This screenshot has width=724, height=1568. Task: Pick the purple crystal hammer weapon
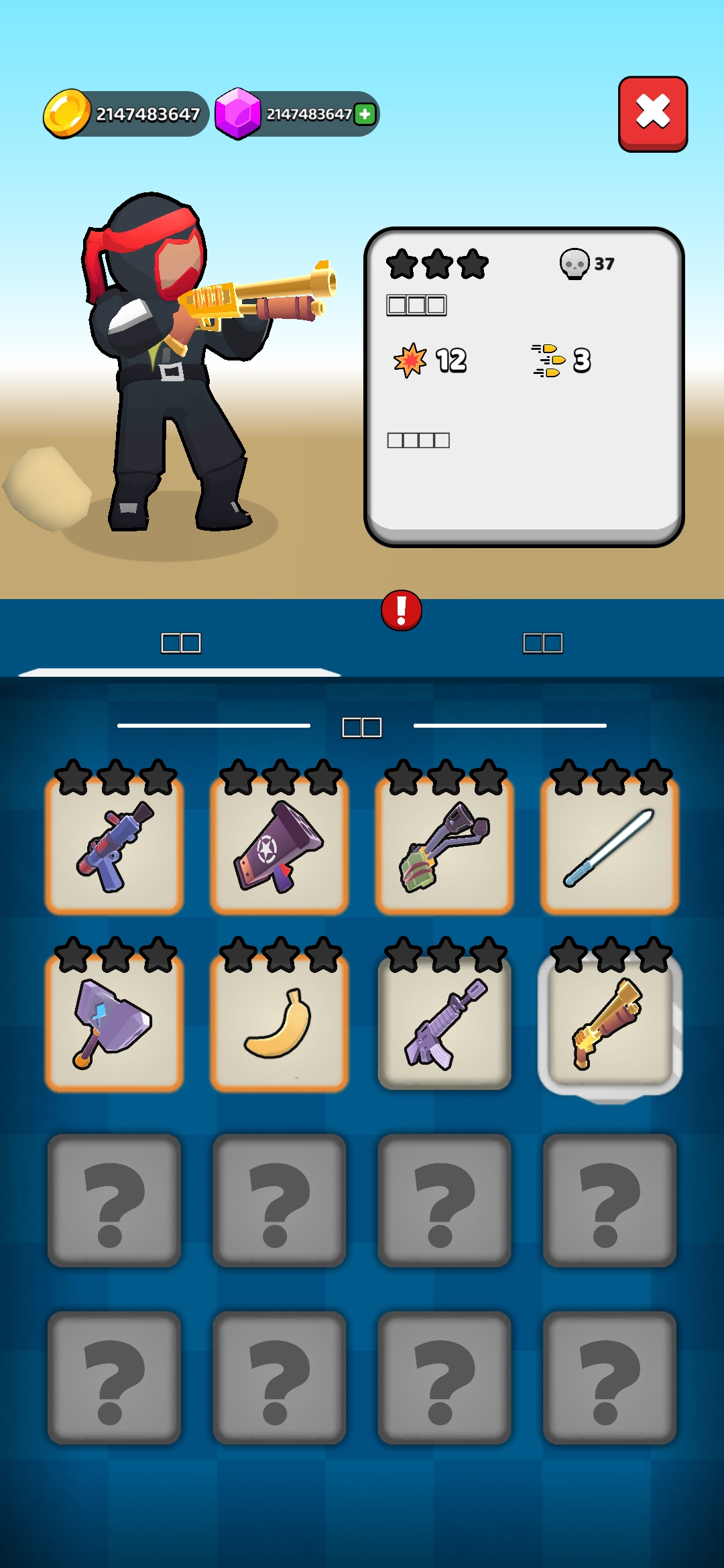point(115,1023)
